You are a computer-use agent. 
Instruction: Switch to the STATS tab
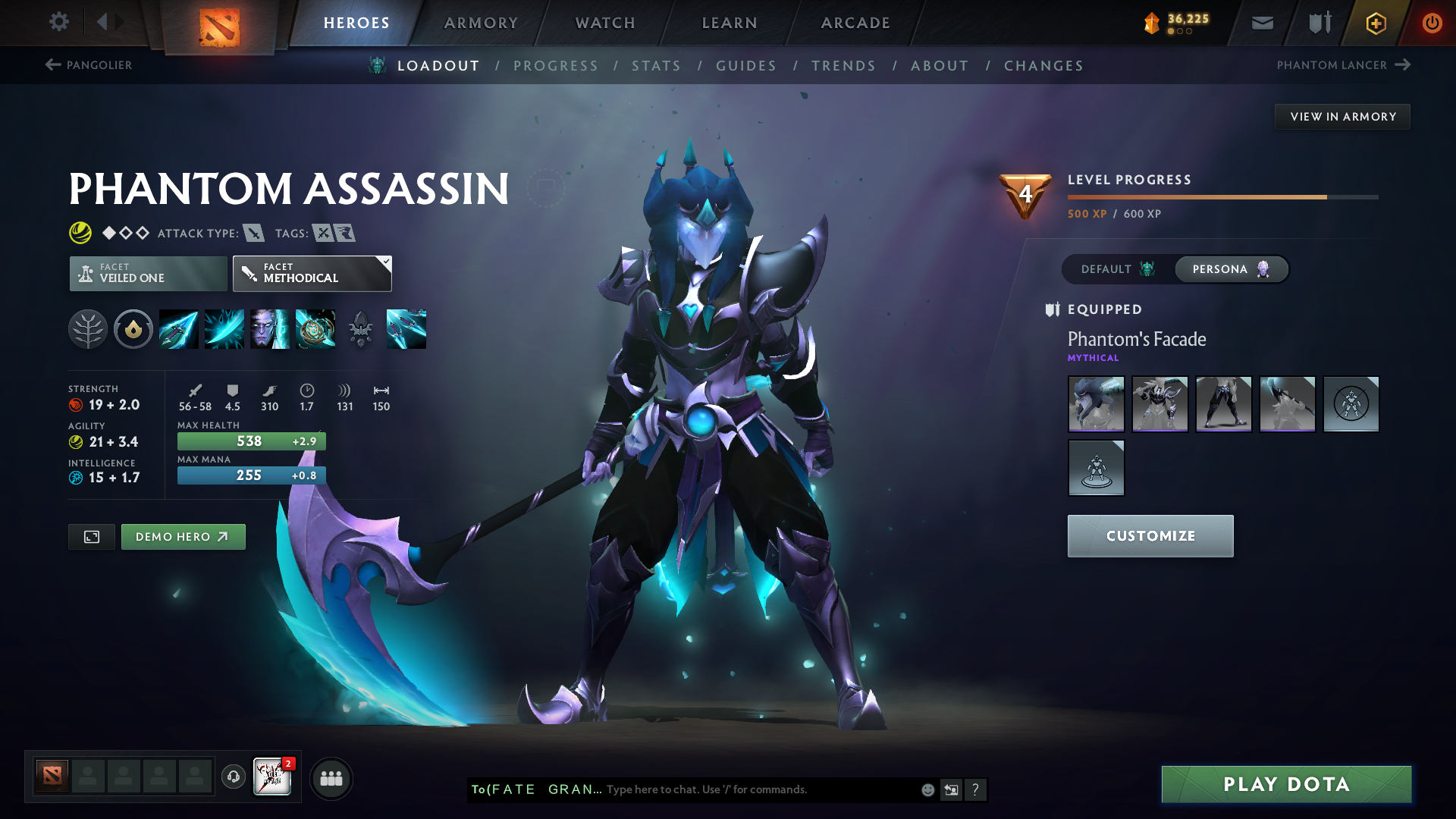coord(657,66)
